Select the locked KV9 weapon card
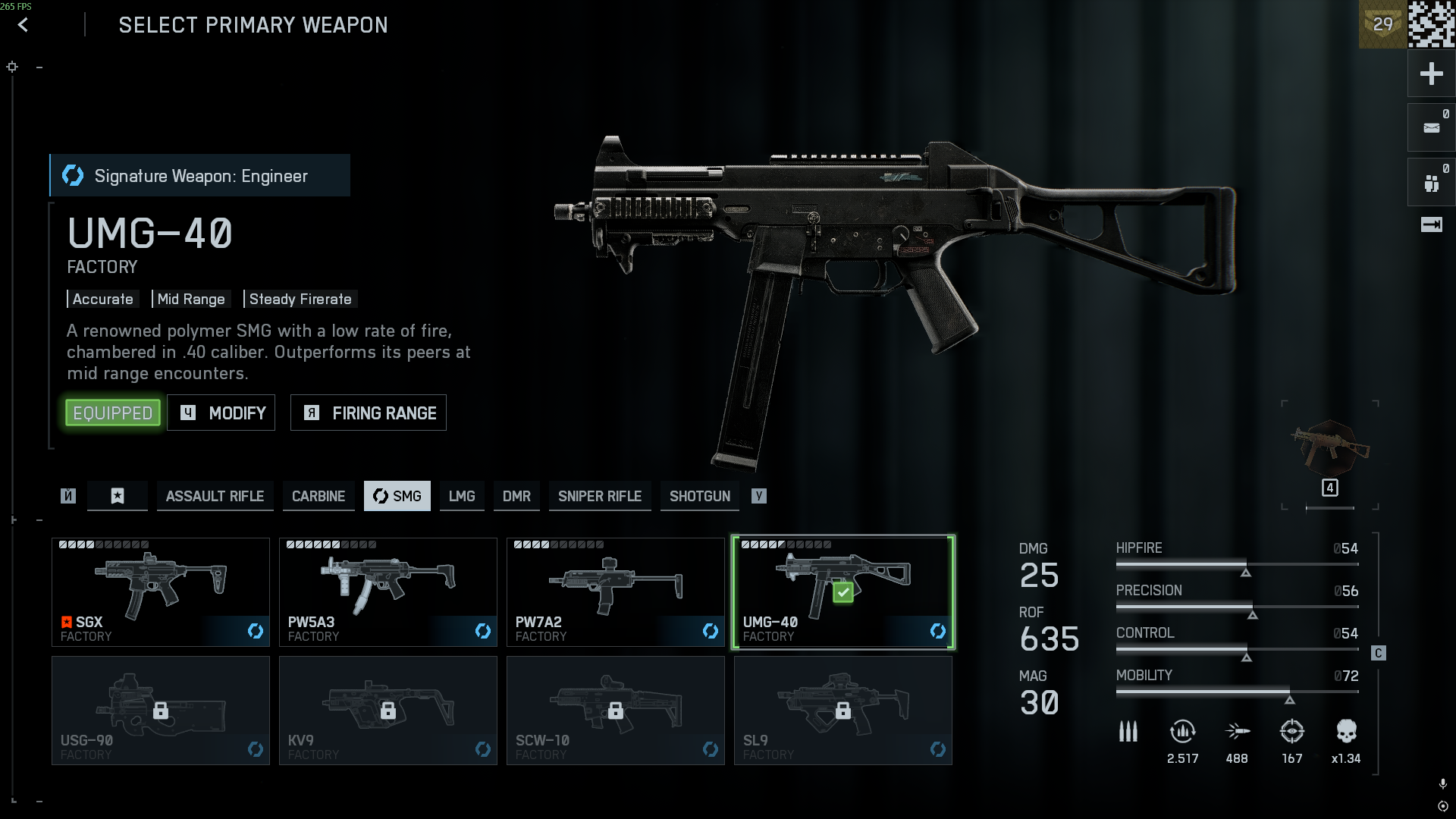 (x=388, y=711)
